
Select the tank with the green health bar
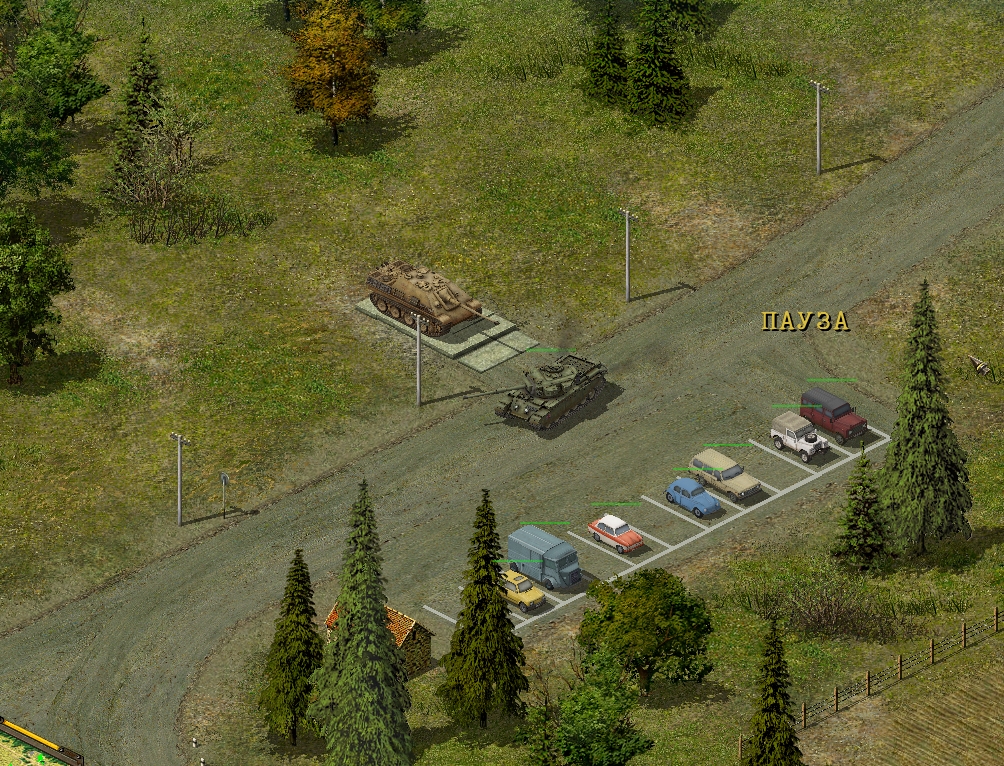551,389
